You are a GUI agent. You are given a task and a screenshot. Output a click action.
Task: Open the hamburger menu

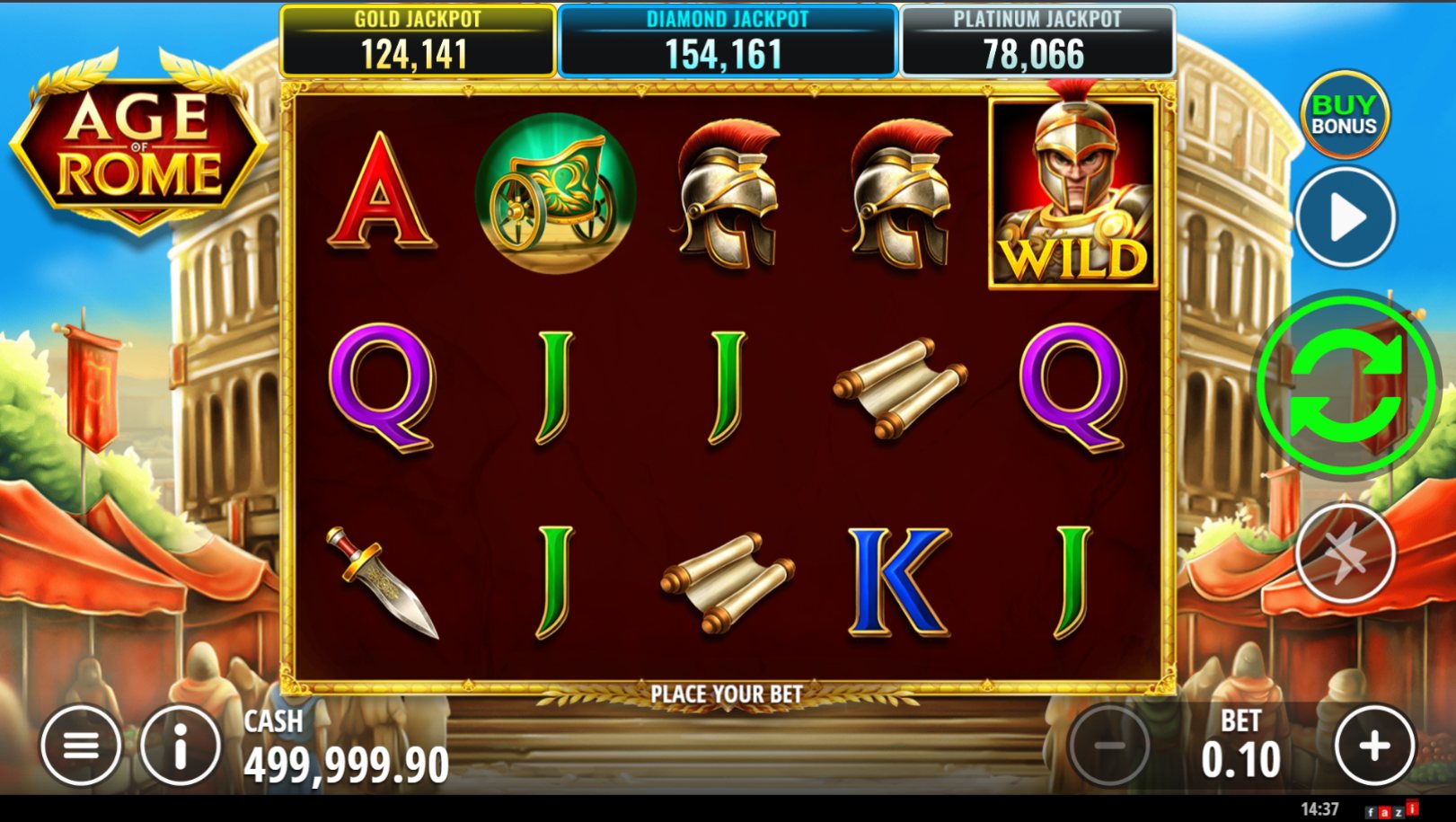pos(81,746)
